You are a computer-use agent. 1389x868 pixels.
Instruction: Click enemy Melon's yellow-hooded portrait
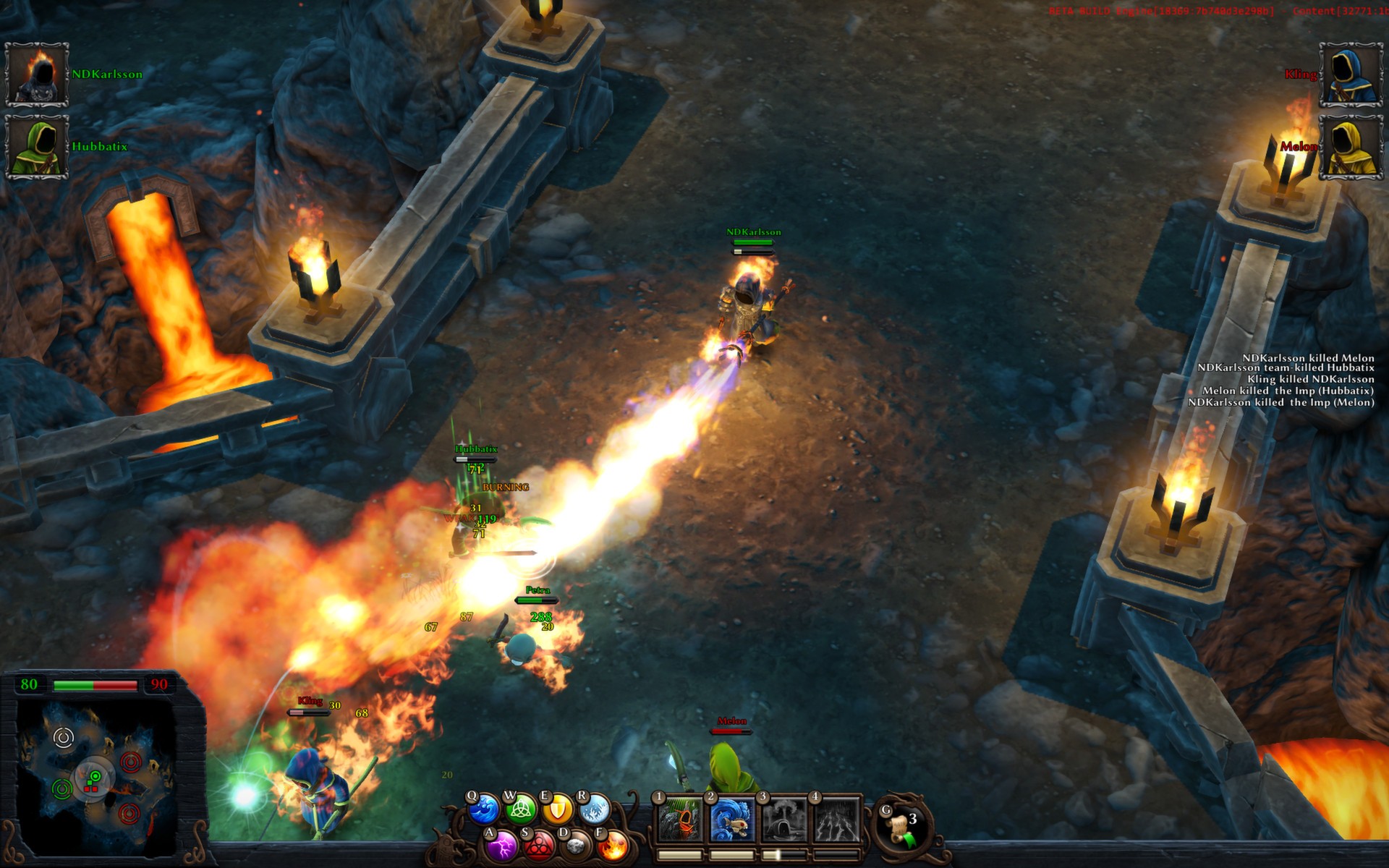[x=1351, y=147]
